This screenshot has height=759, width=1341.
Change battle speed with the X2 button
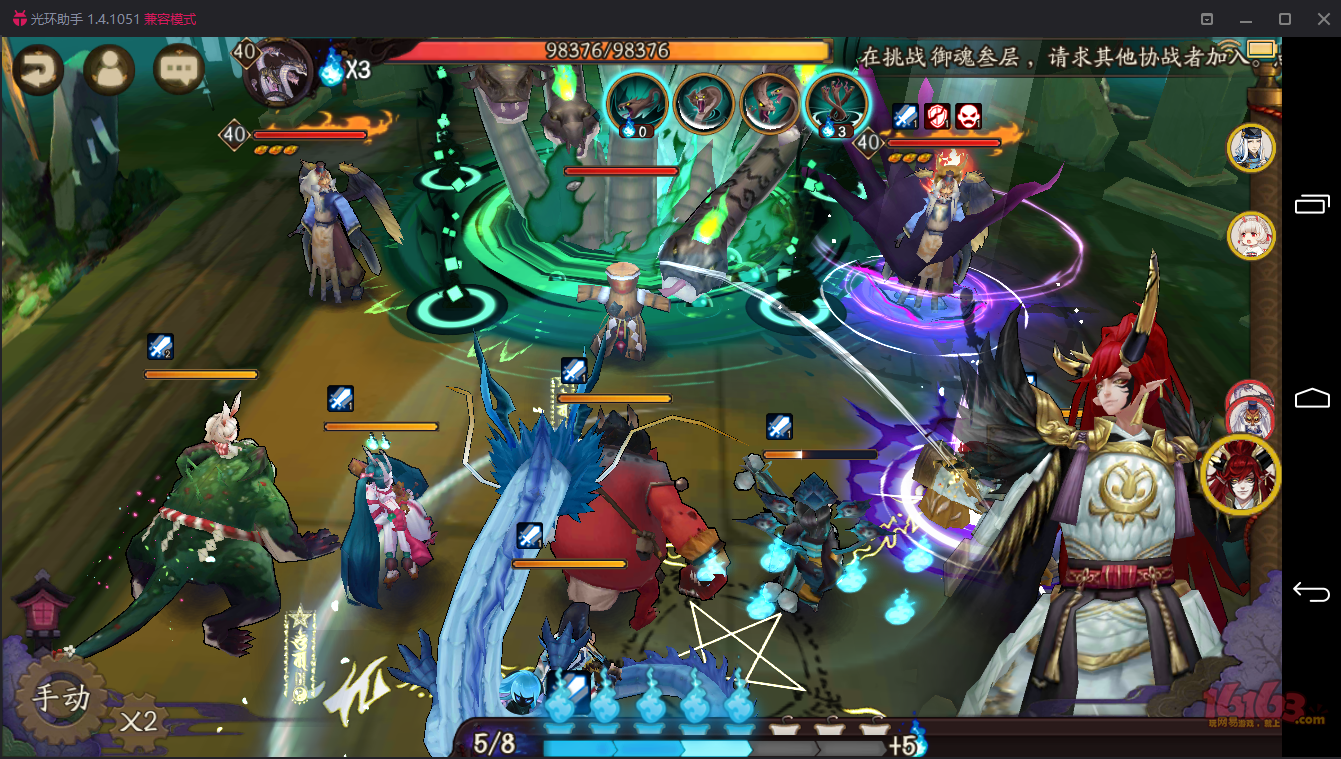point(138,720)
